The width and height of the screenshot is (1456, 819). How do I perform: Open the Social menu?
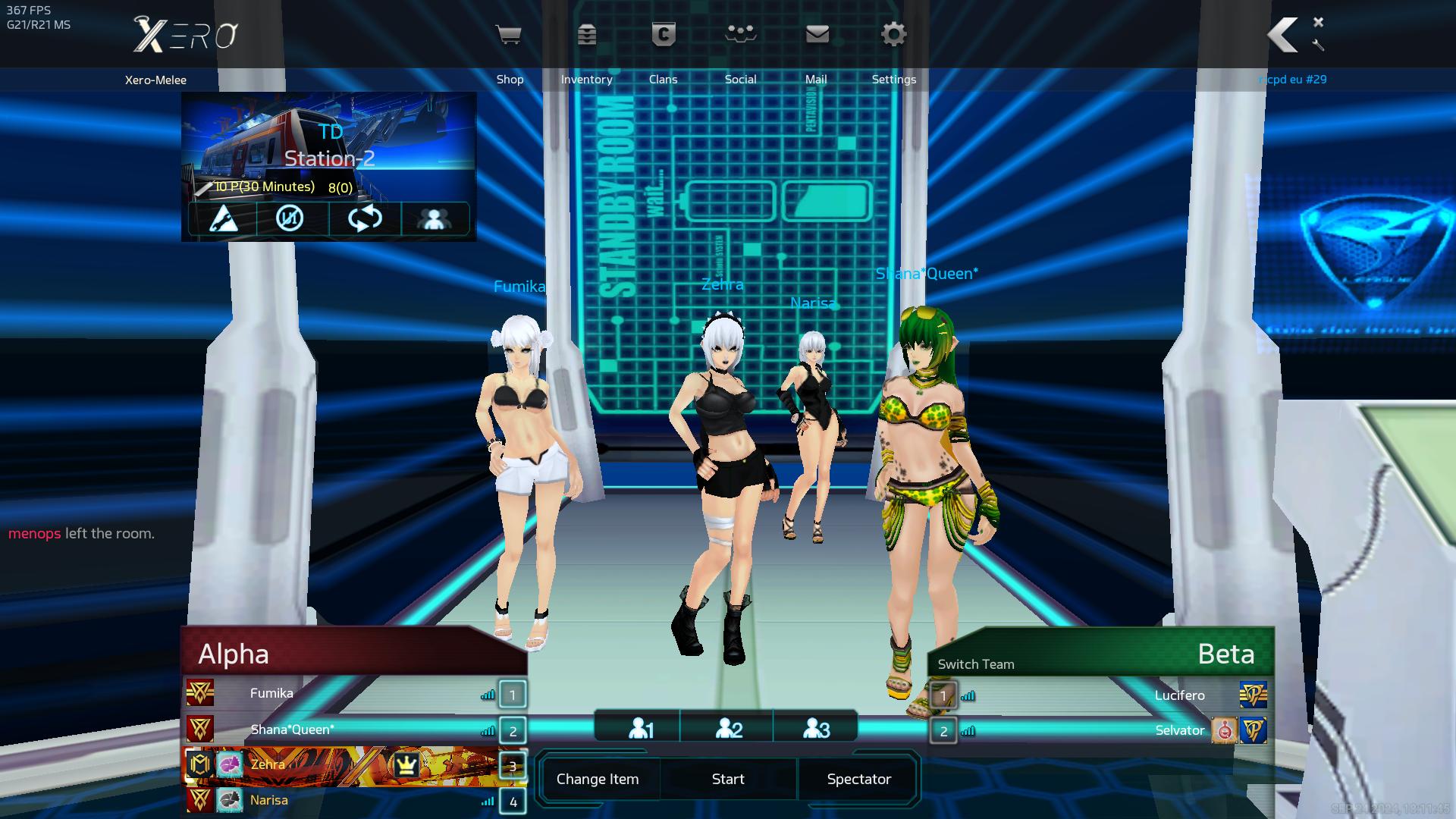740,36
